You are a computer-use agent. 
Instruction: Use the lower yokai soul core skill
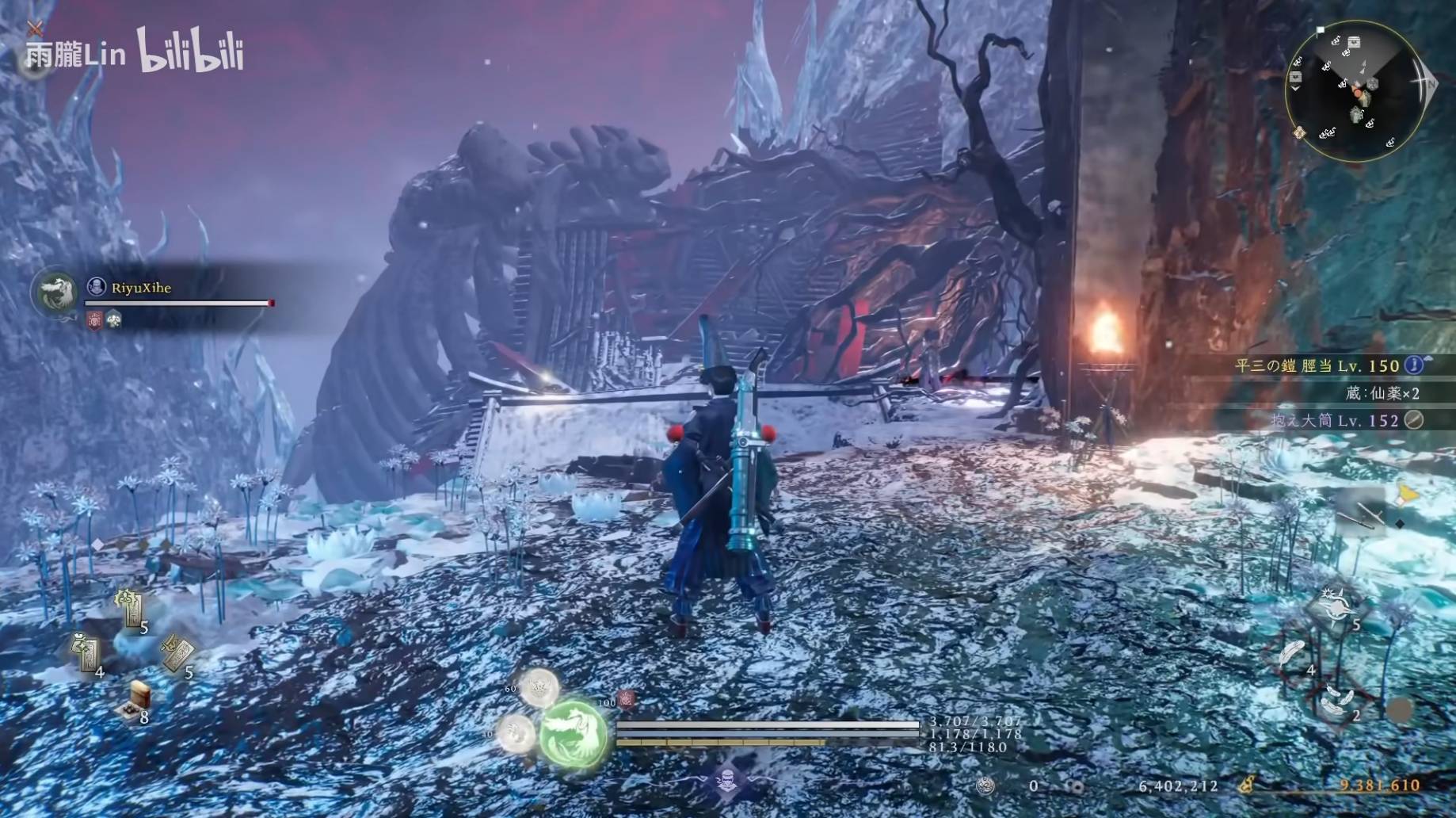coord(516,731)
